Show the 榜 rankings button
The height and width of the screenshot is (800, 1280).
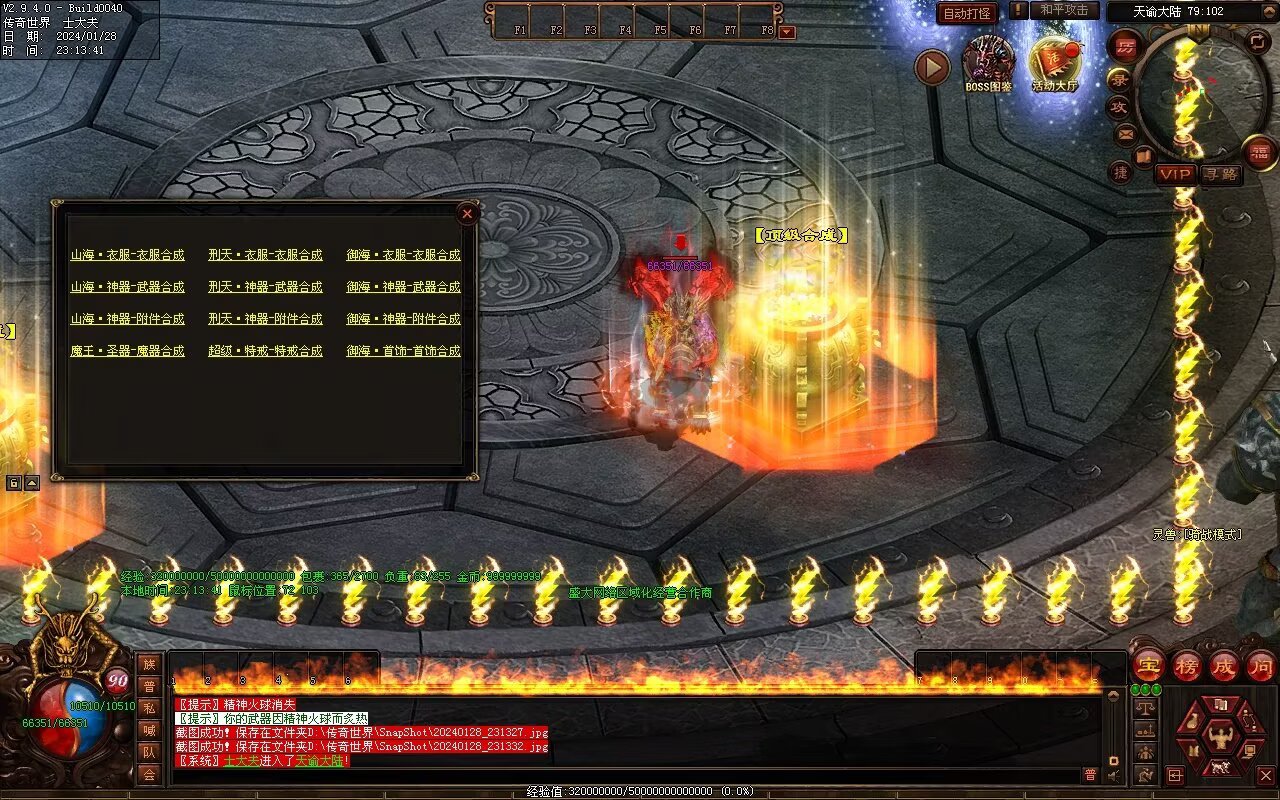click(1186, 666)
